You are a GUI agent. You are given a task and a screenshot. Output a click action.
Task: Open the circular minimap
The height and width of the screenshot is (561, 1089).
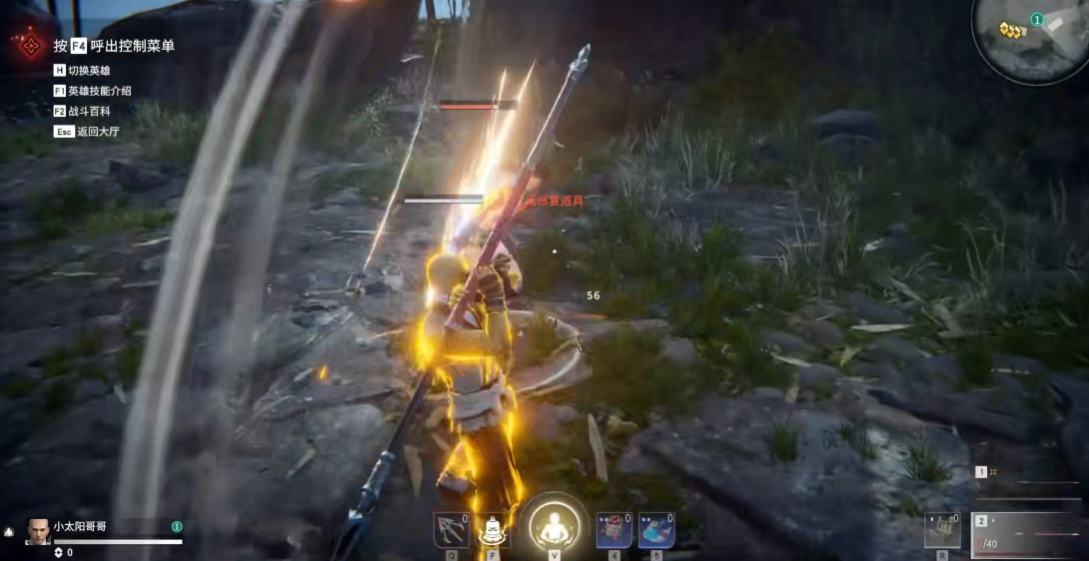pyautogui.click(x=1032, y=37)
